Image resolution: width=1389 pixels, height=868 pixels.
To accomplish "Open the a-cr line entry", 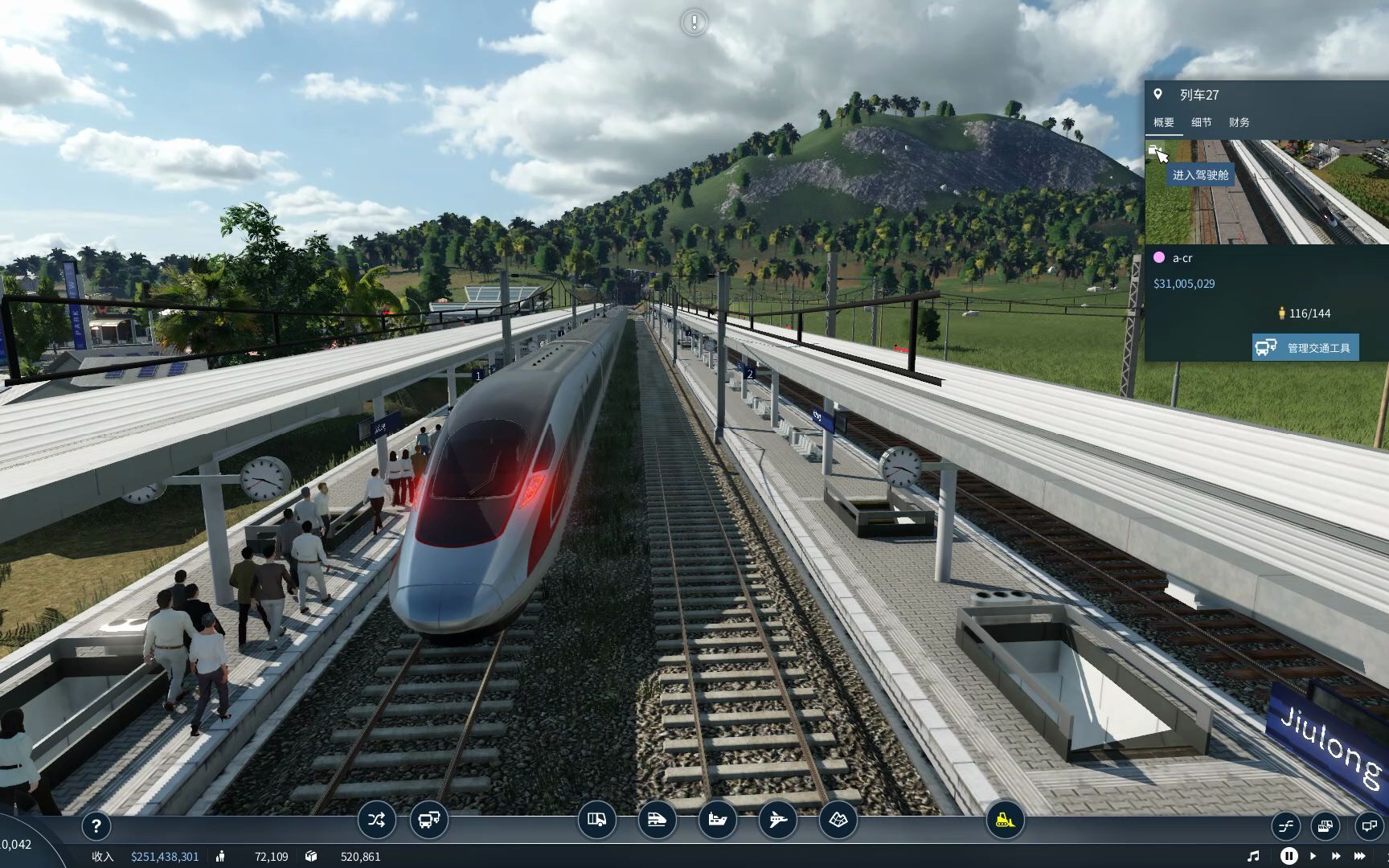I will pos(1182,258).
